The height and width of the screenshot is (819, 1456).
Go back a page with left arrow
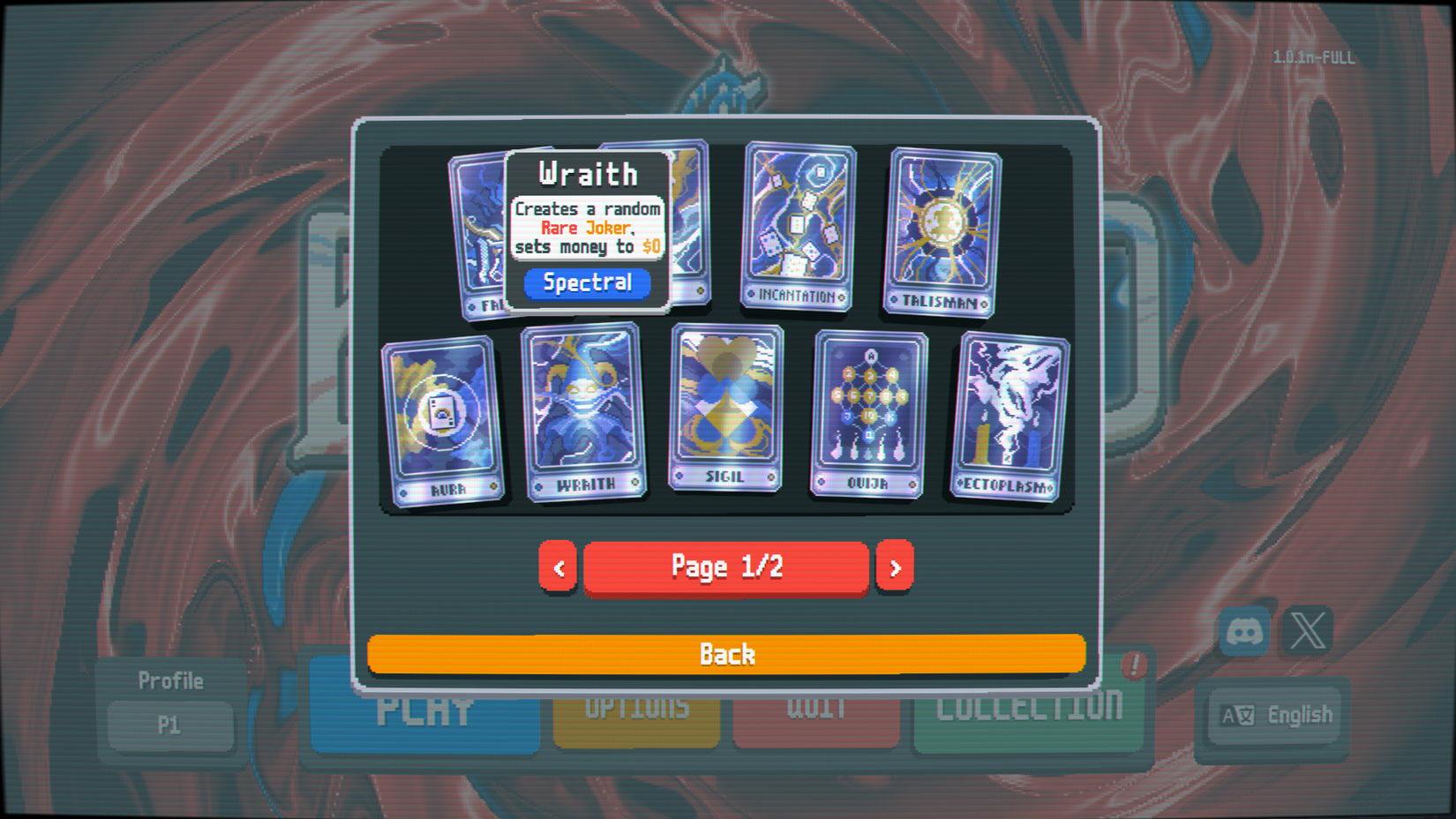pyautogui.click(x=557, y=567)
